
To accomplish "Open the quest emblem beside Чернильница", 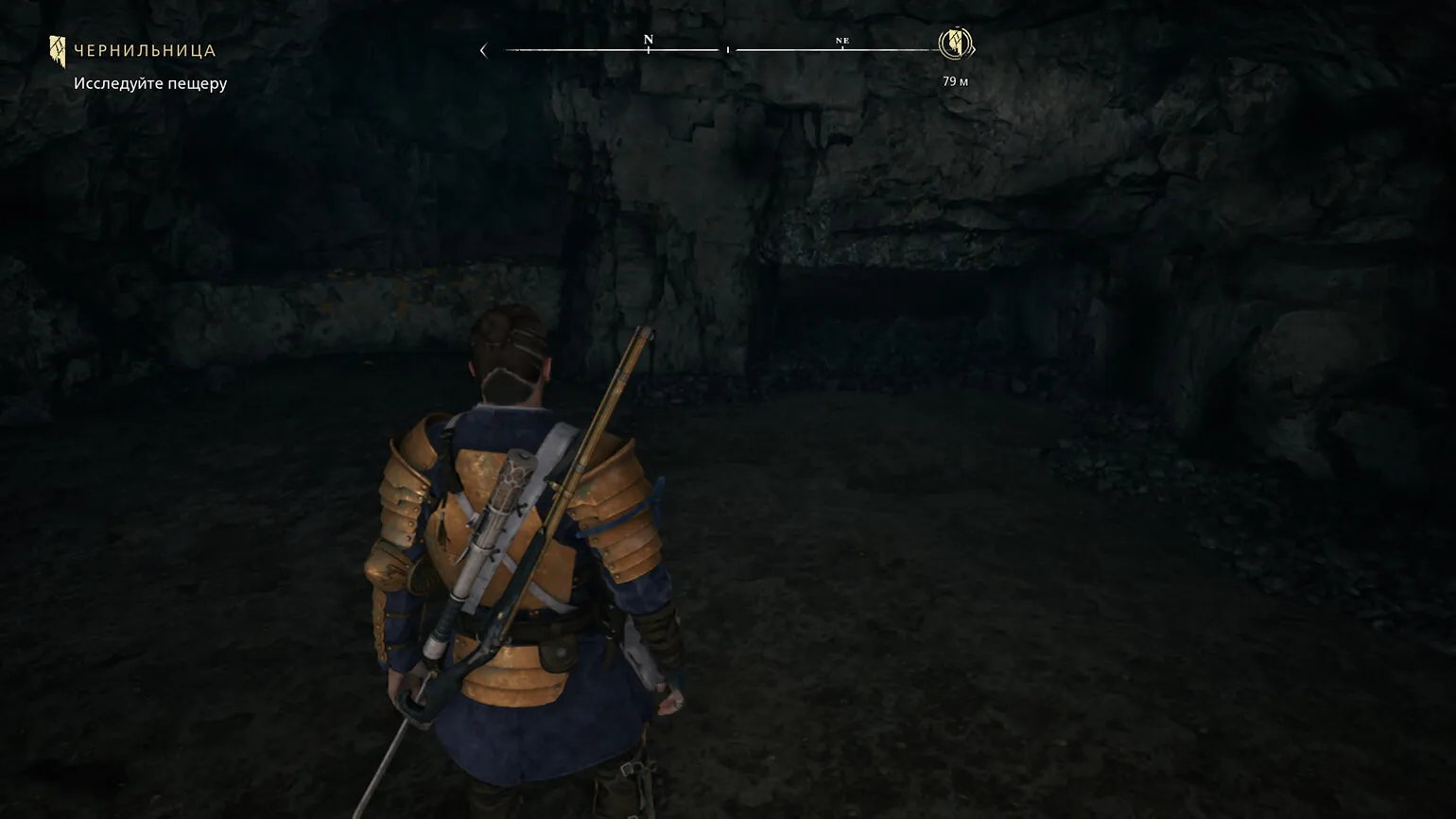I will (58, 51).
